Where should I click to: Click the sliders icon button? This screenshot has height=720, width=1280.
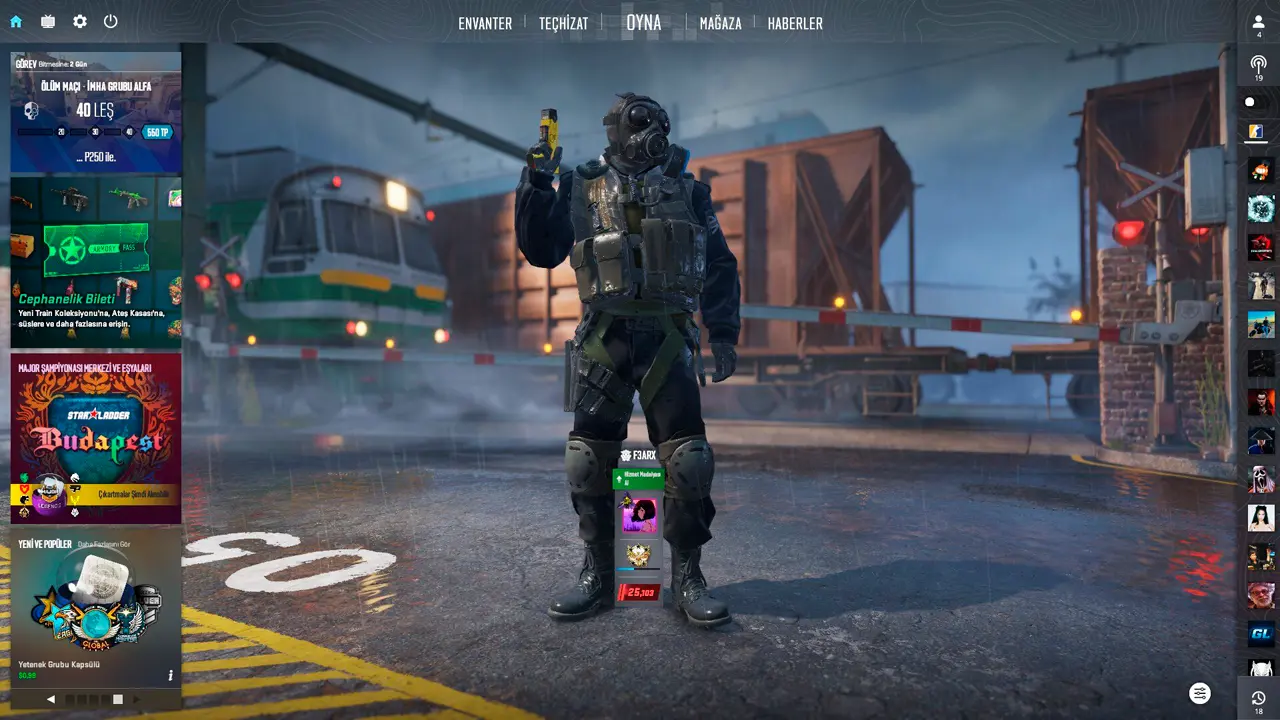click(x=1200, y=693)
